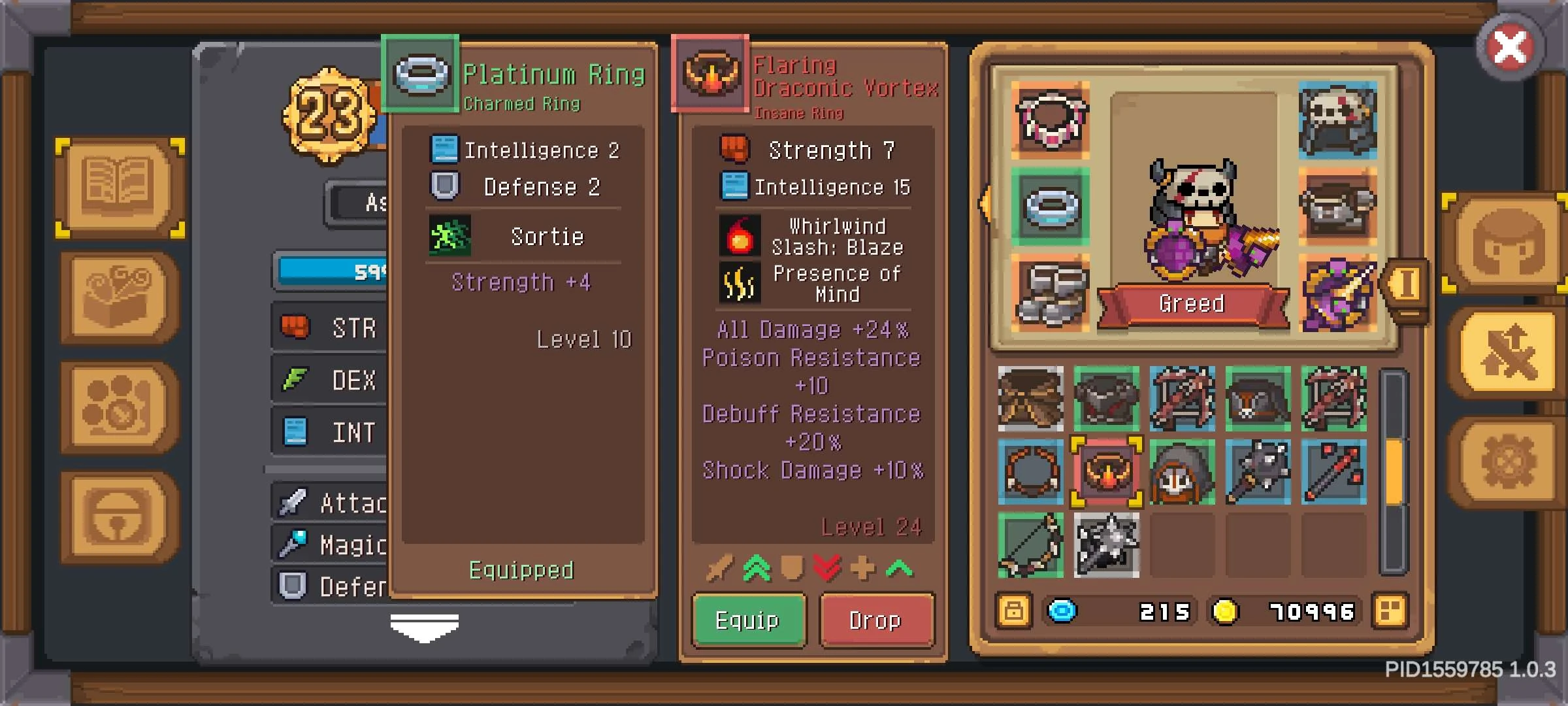Image resolution: width=1568 pixels, height=706 pixels.
Task: Drop the Flaring Draconic Vortex ring
Action: (x=876, y=620)
